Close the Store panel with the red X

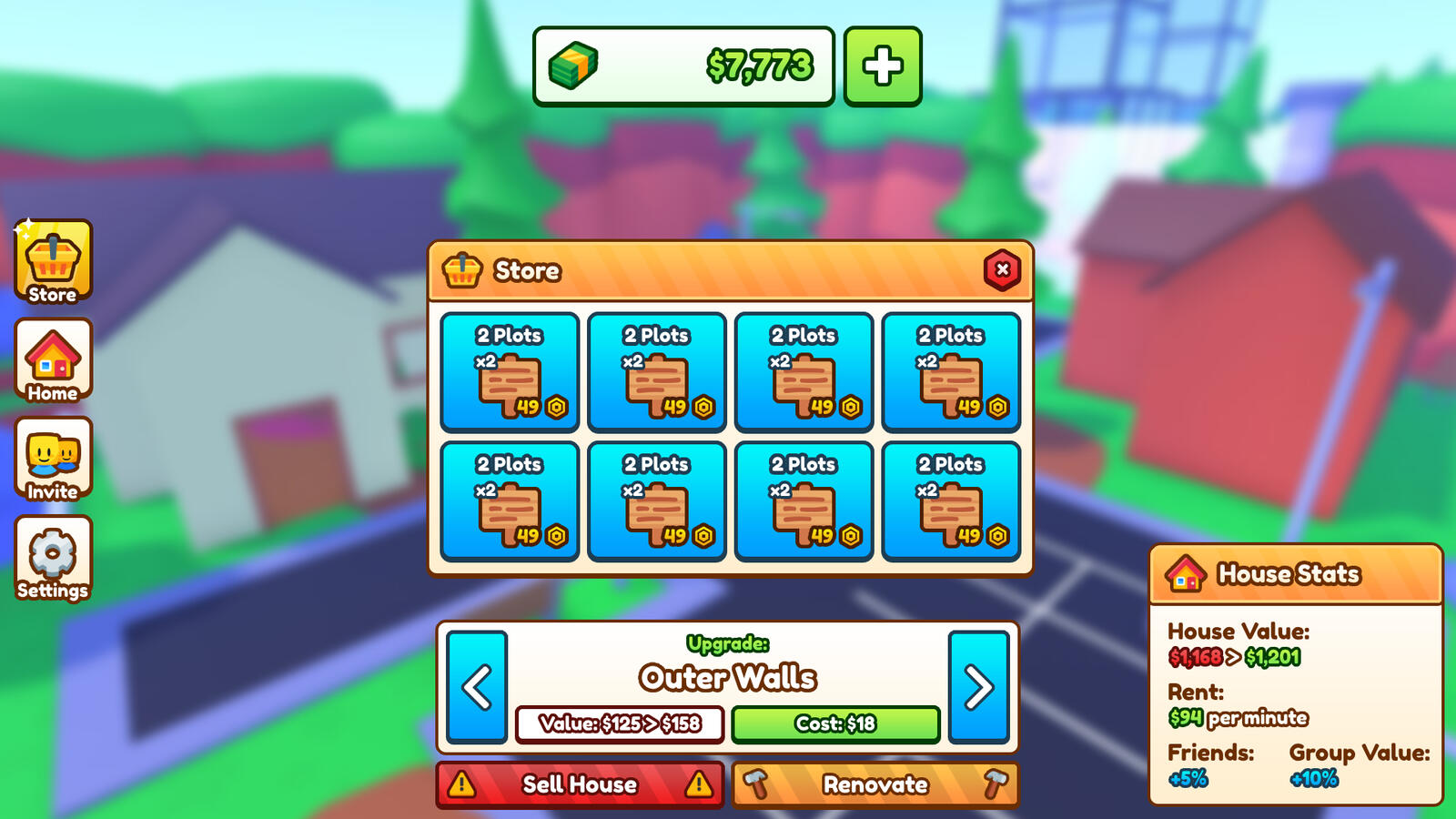[x=1000, y=270]
